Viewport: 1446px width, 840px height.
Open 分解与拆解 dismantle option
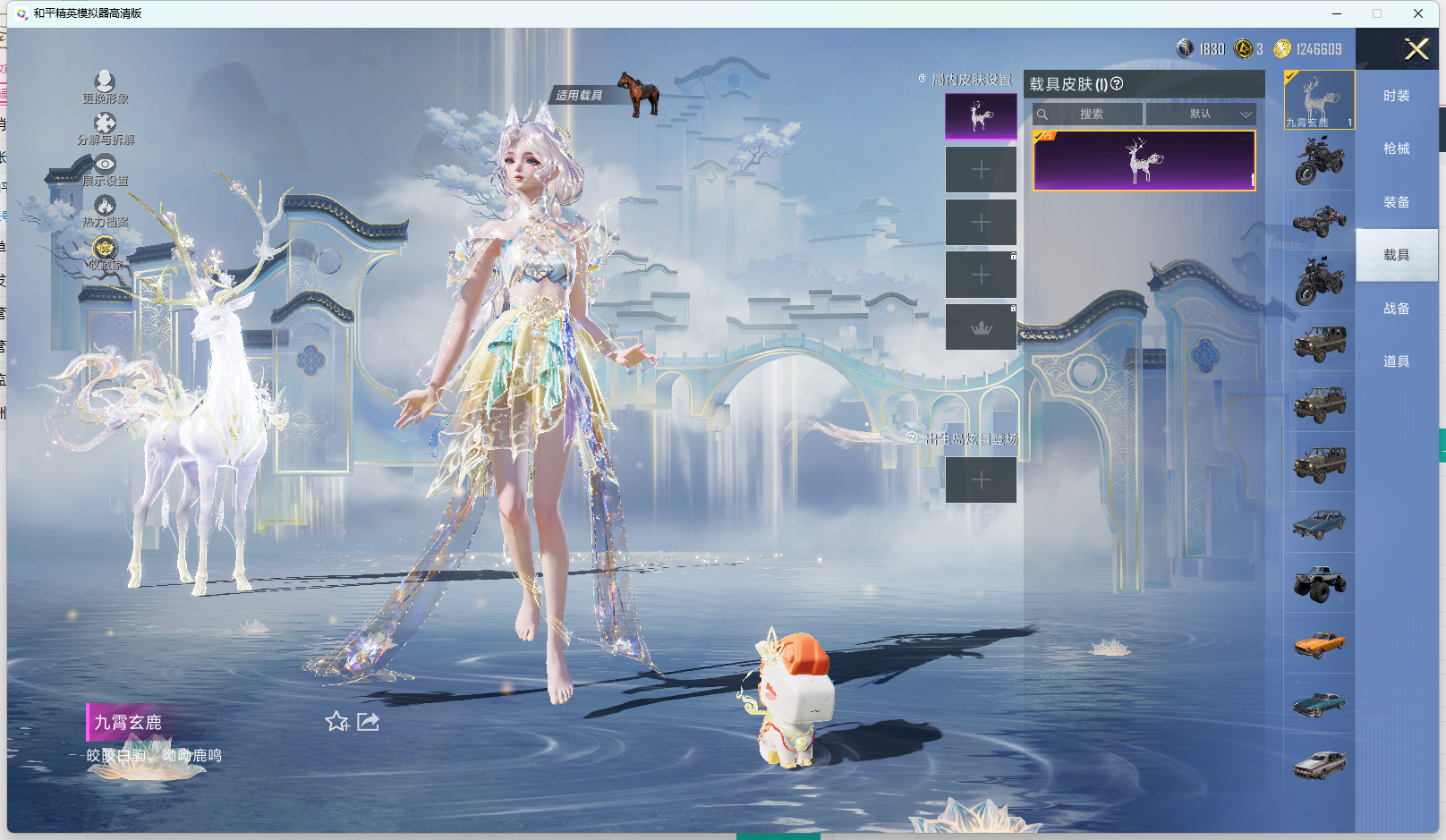(105, 128)
